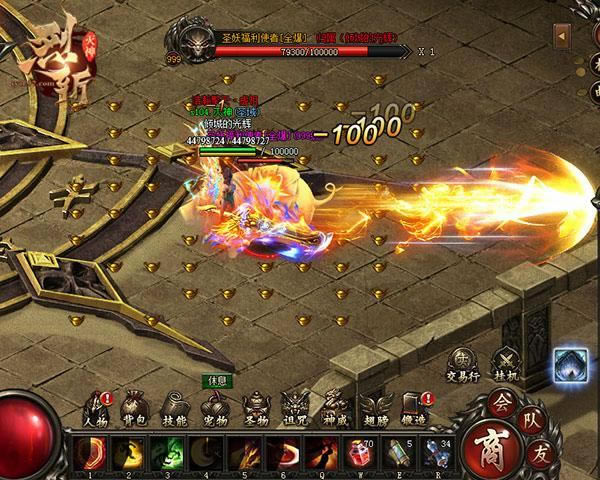Open the 交易行 trading house
The image size is (600, 480).
pyautogui.click(x=462, y=362)
